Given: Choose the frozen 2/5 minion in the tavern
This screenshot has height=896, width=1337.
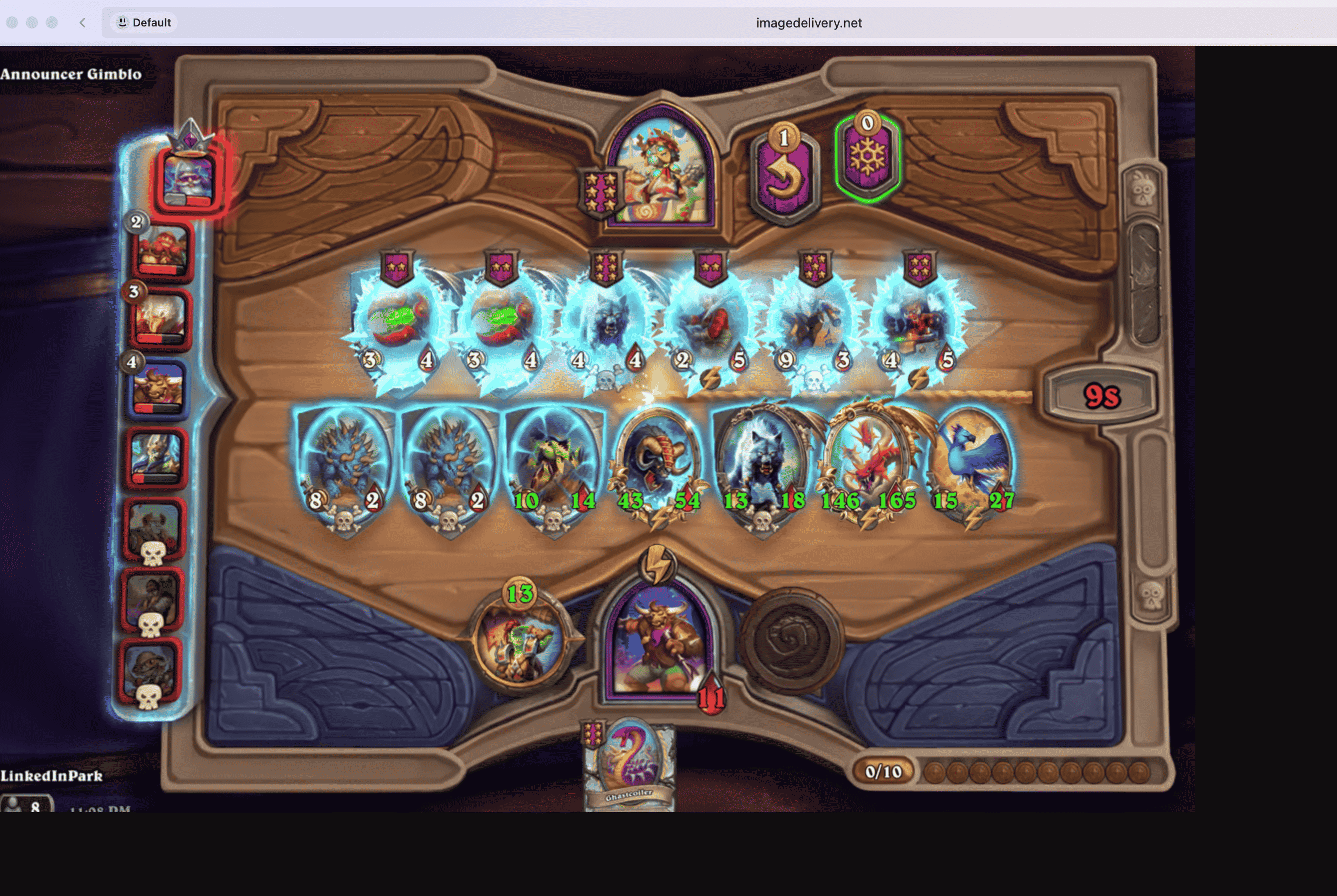Looking at the screenshot, I should tap(711, 323).
